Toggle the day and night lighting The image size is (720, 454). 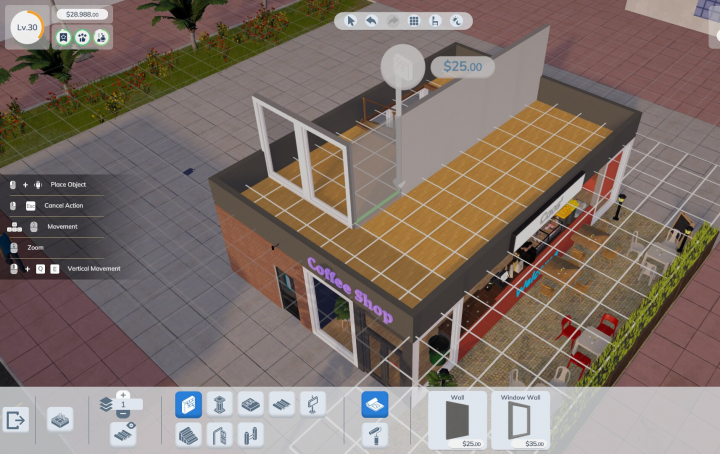click(456, 21)
